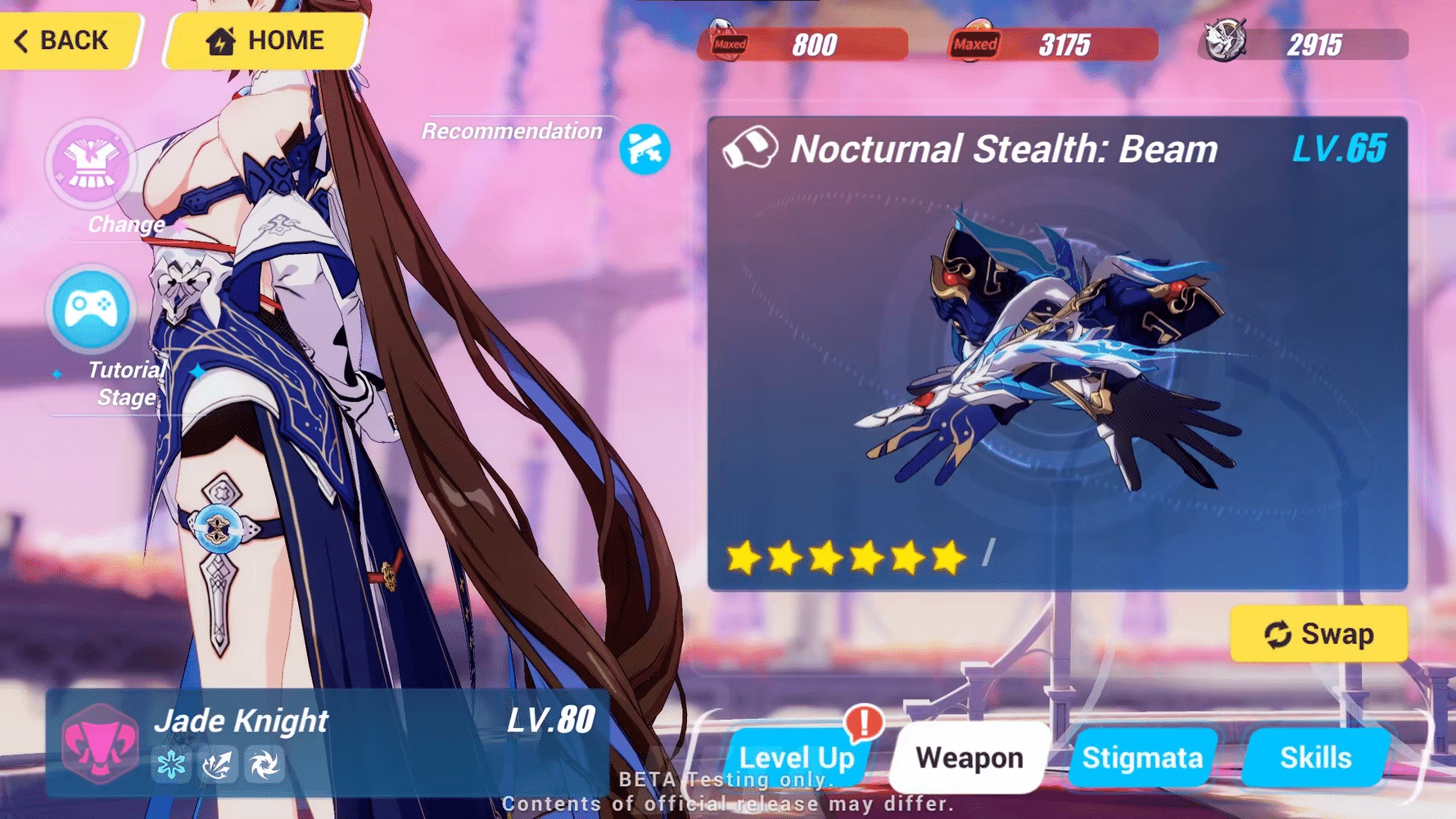Switch to the Skills tab
The image size is (1456, 819).
click(1316, 757)
